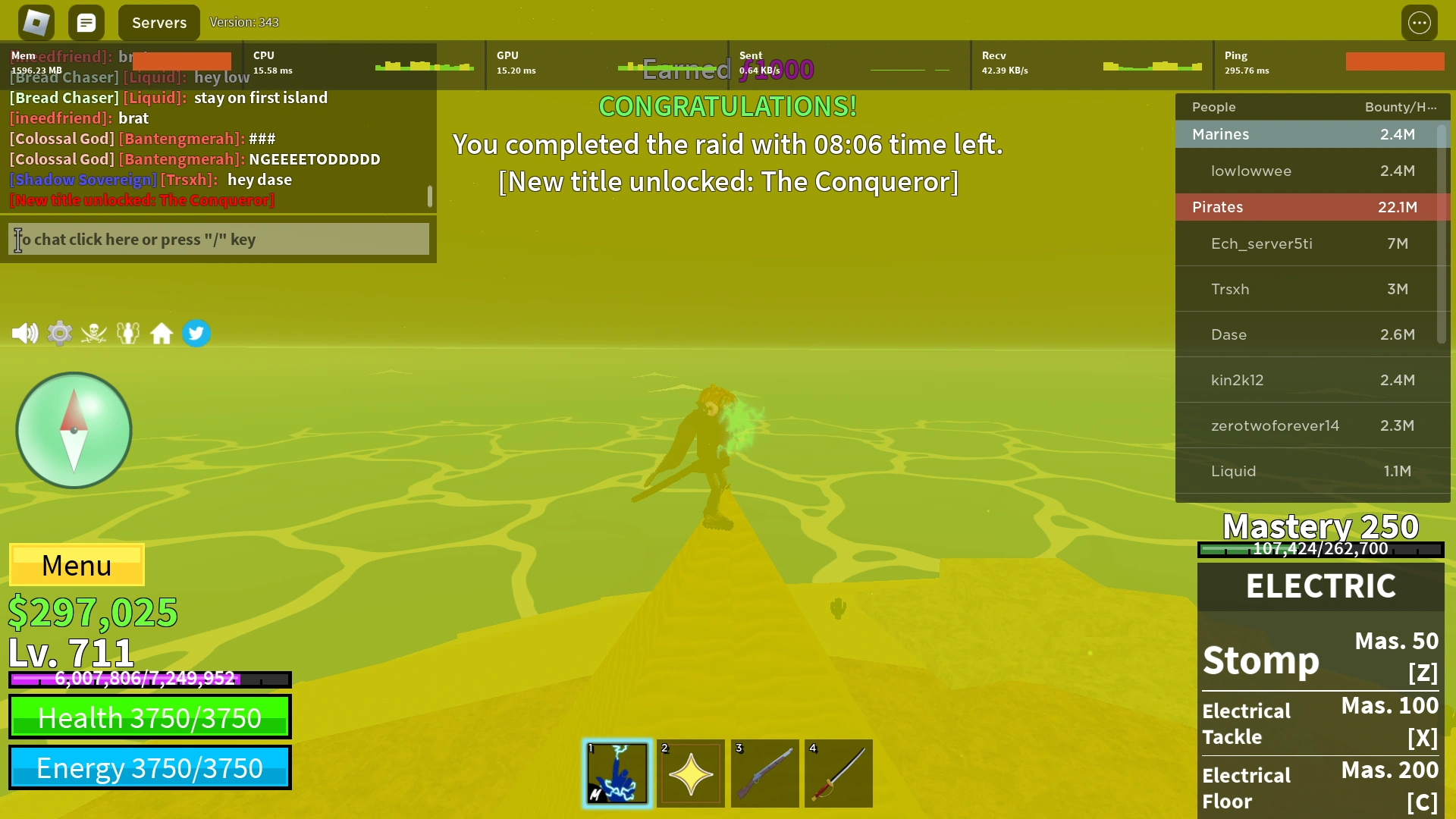
Task: Open the yellow Menu button
Action: click(x=76, y=565)
